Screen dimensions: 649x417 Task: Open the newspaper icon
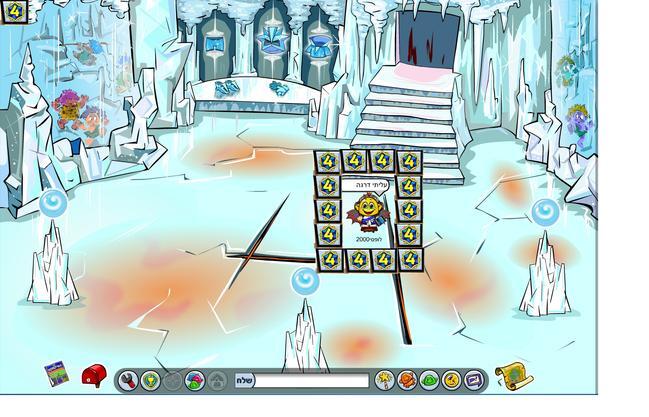tap(55, 375)
